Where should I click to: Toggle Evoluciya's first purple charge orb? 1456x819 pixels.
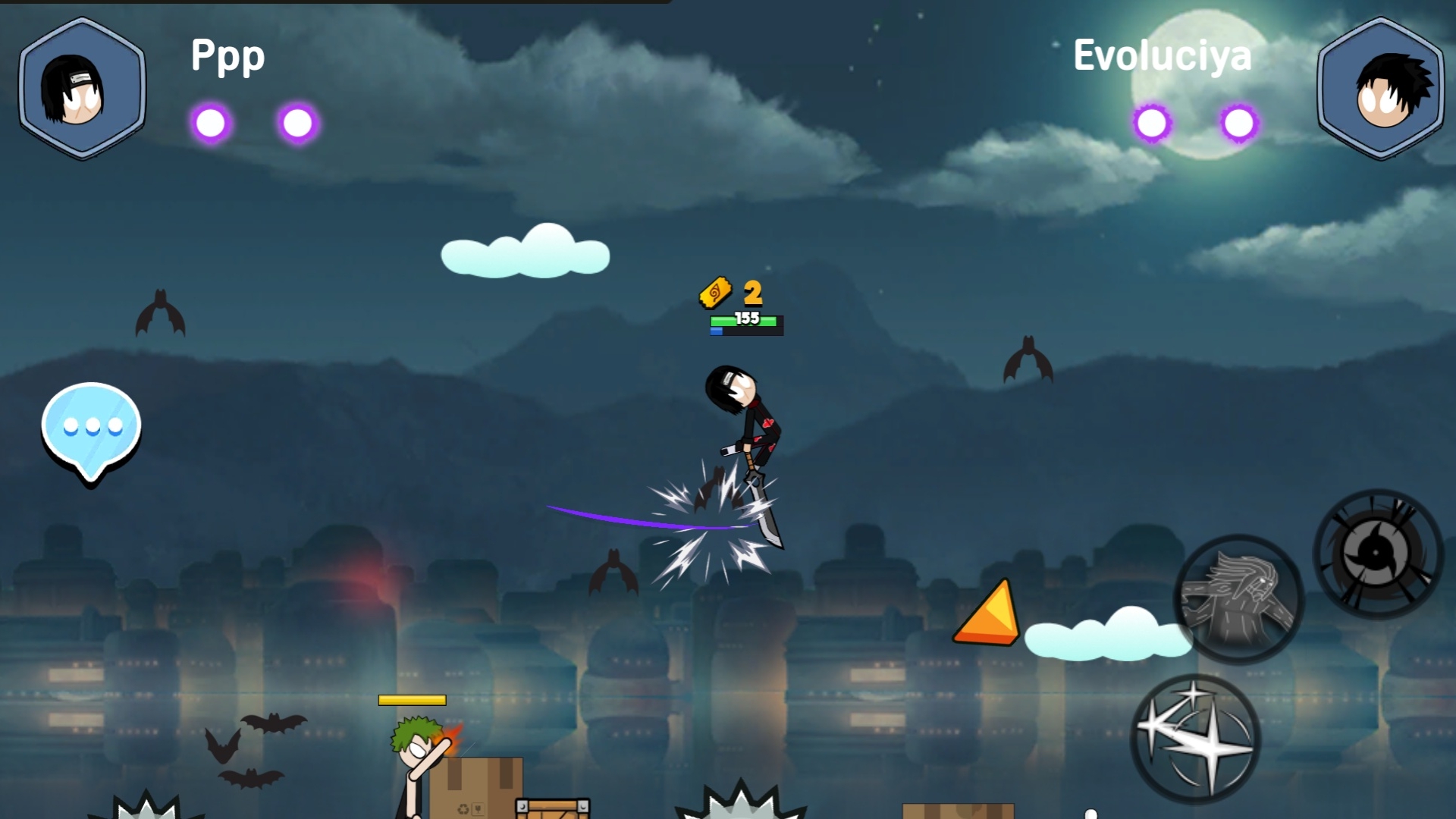click(x=1150, y=121)
